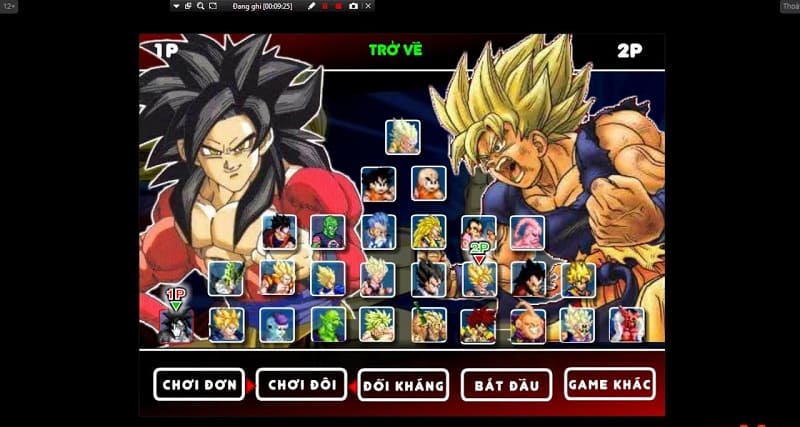Select the red Janemba portrait
This screenshot has width=800, height=427.
[627, 325]
